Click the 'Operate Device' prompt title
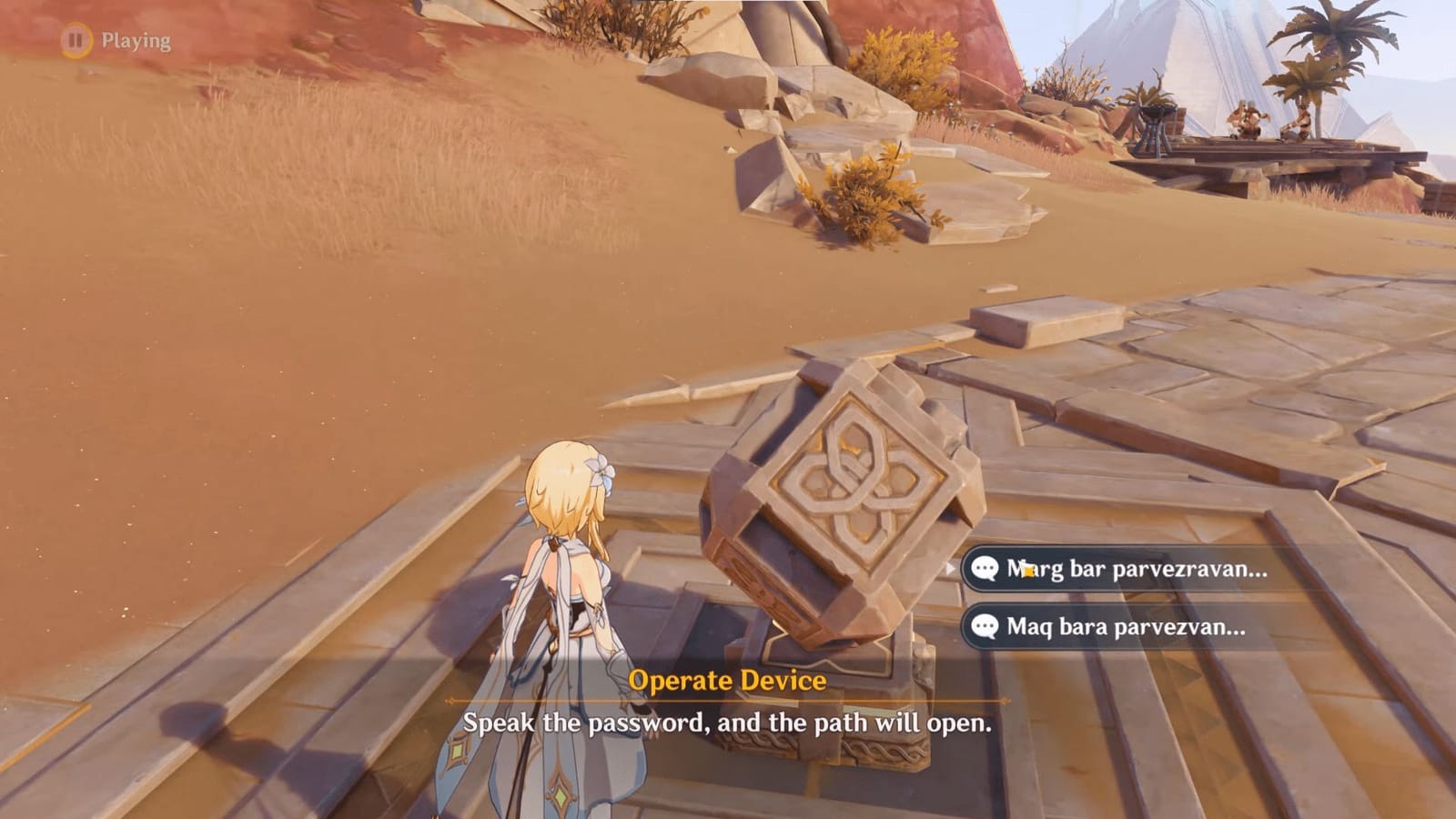The height and width of the screenshot is (819, 1456). pos(726,680)
